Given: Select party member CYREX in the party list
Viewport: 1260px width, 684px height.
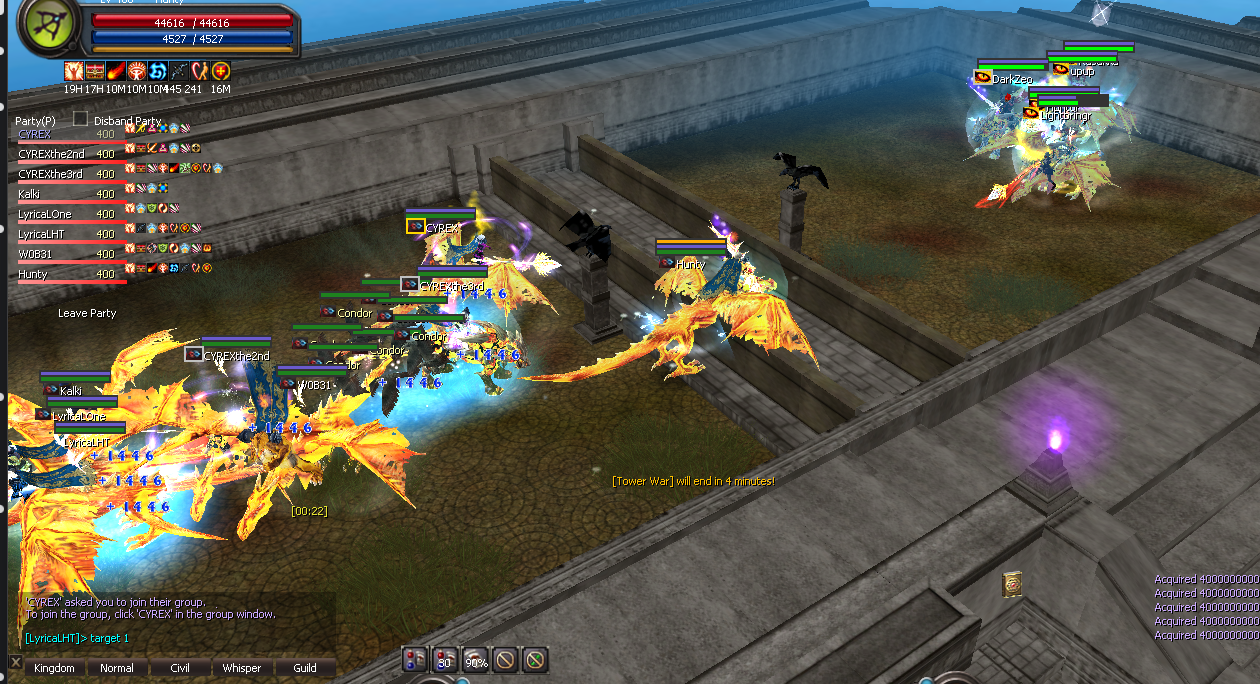Looking at the screenshot, I should [x=35, y=134].
